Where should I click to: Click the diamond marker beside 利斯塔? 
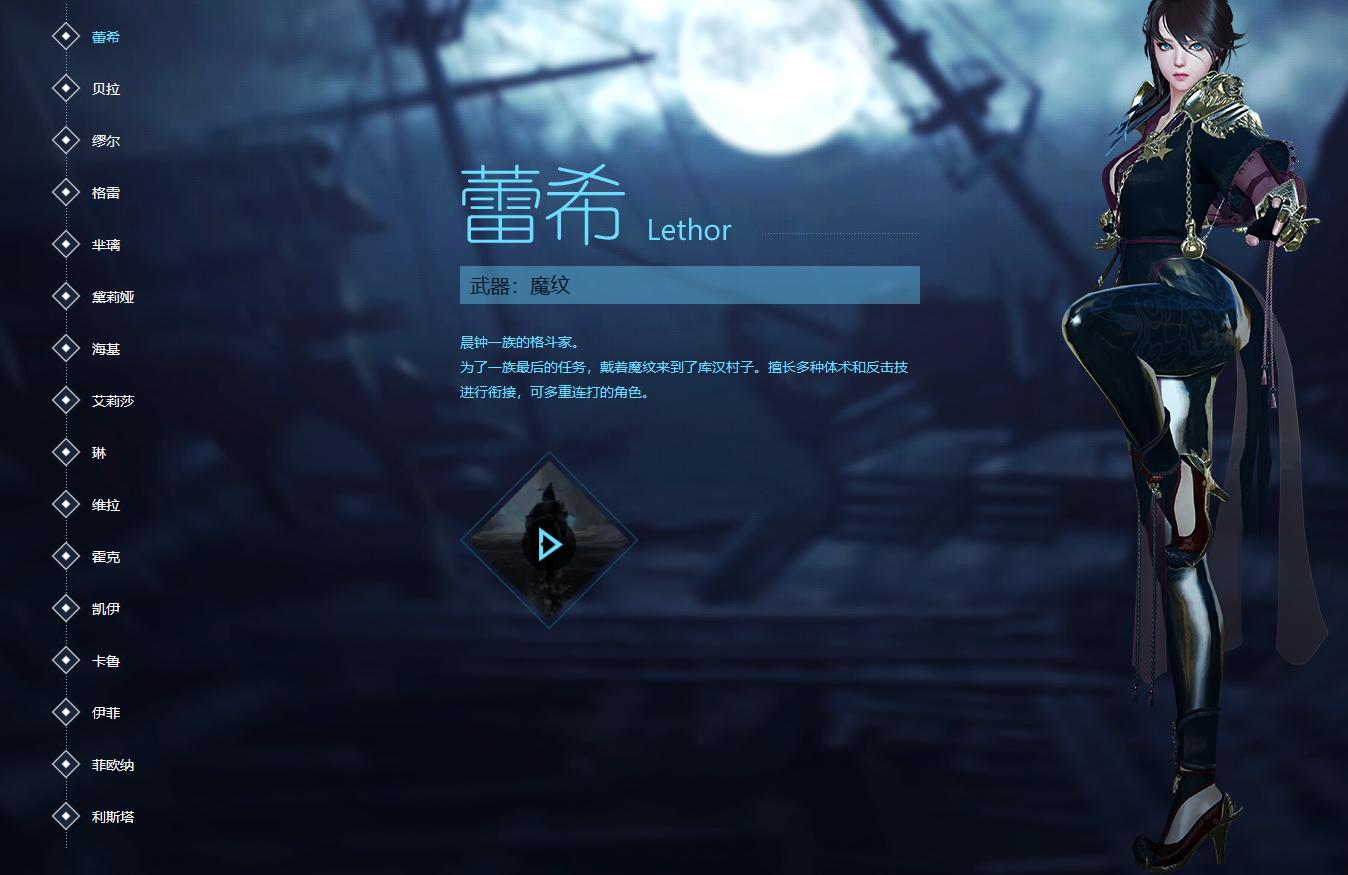coord(66,816)
